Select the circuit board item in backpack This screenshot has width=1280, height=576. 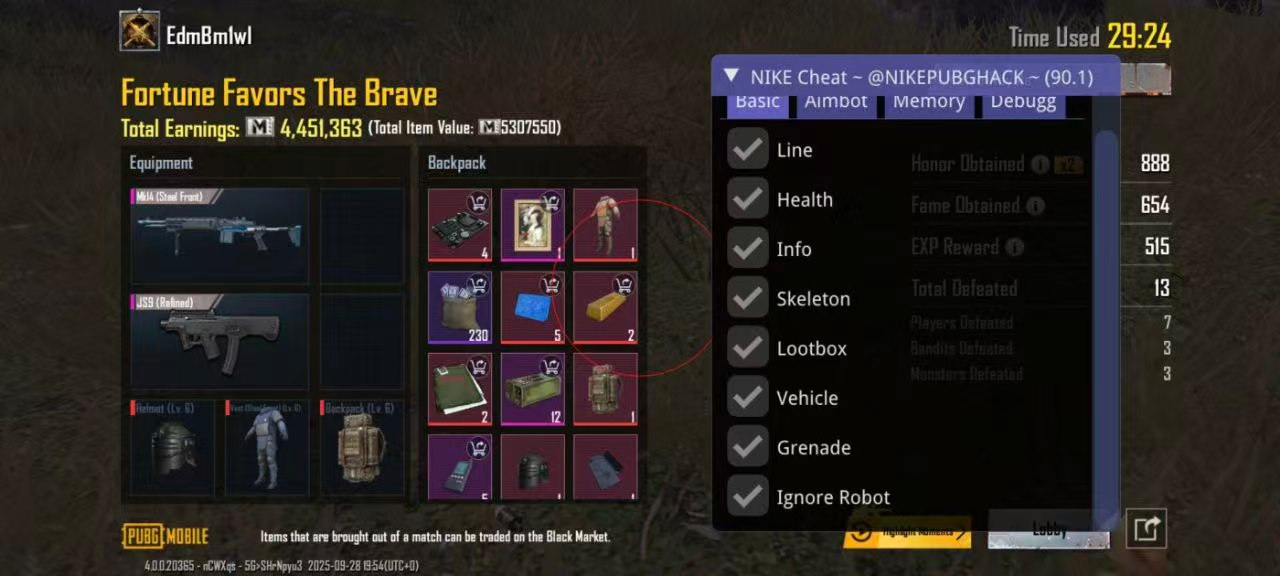point(460,225)
